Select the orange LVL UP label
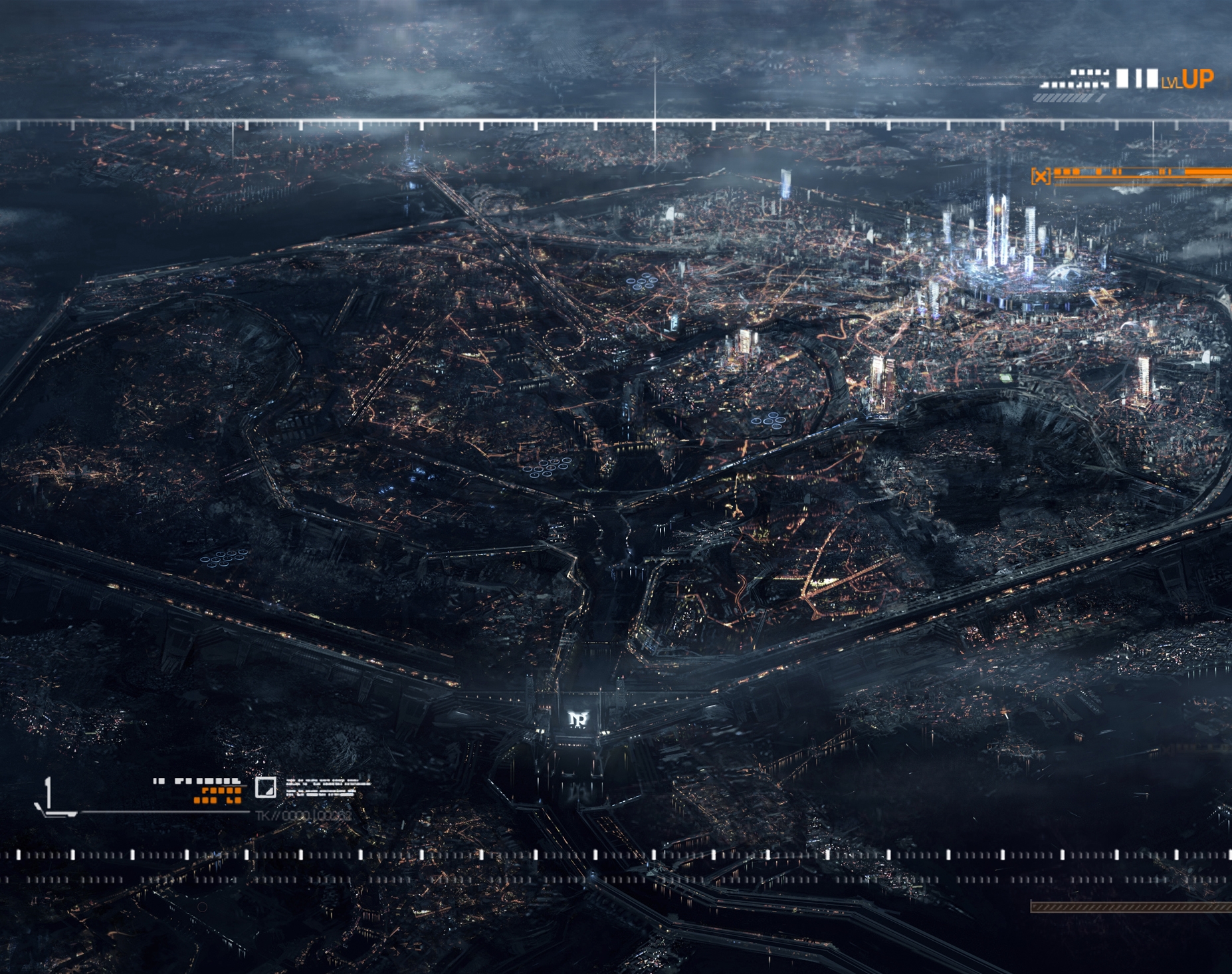This screenshot has height=974, width=1232. pos(1188,80)
